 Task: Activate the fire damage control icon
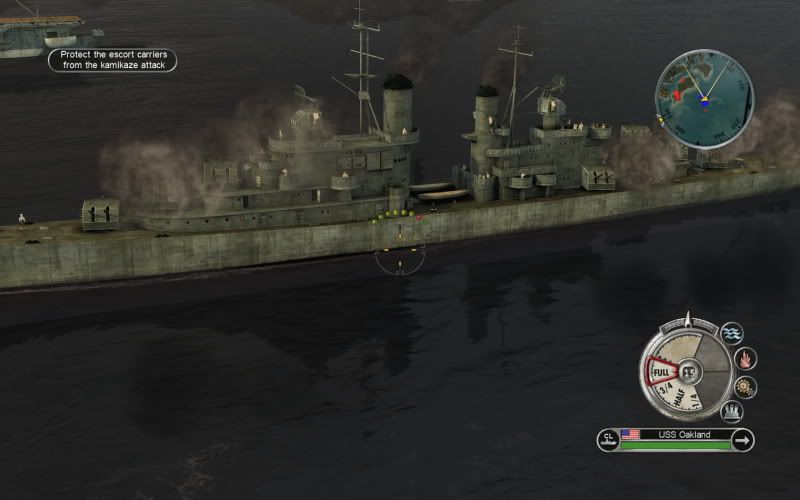point(745,359)
